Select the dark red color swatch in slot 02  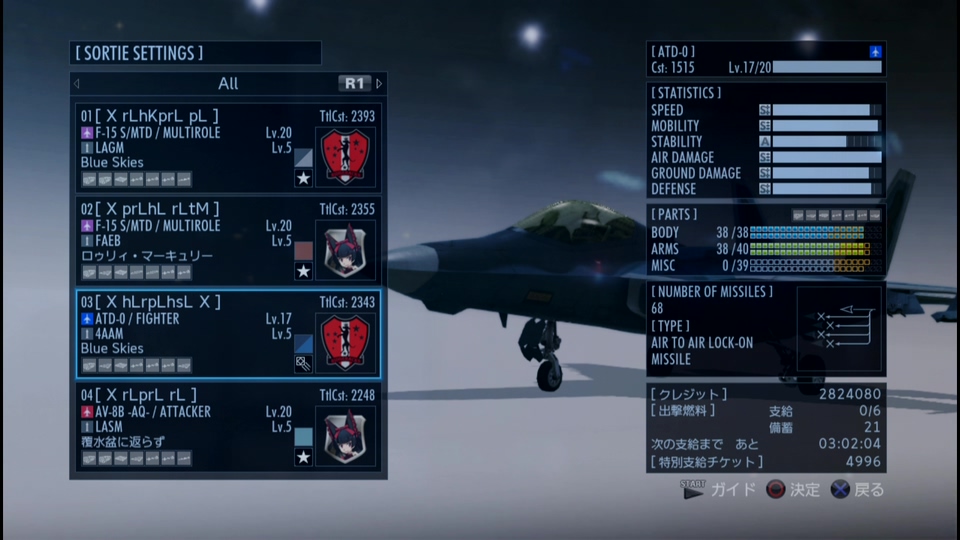[304, 250]
